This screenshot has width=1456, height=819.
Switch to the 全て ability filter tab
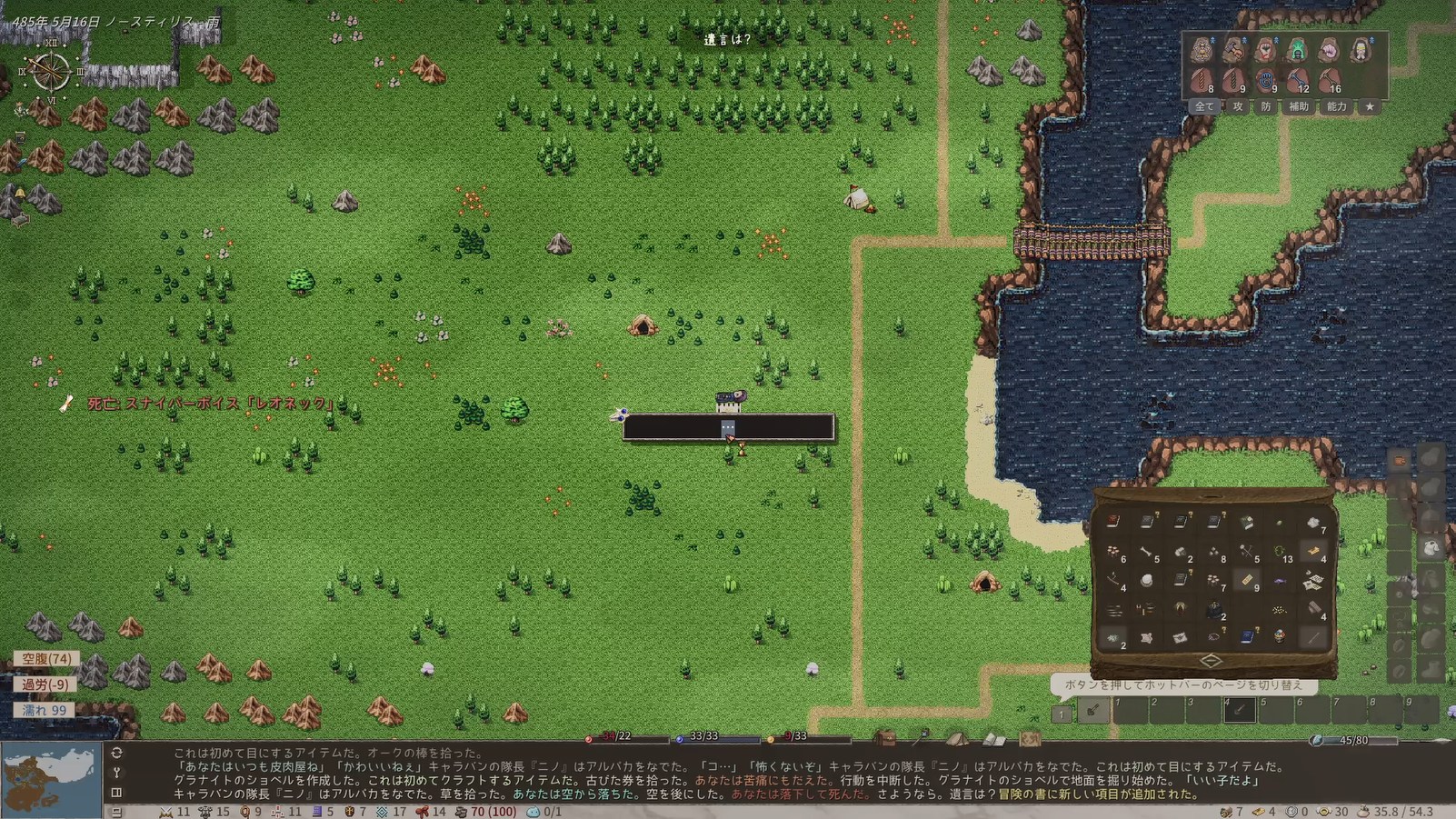point(1203,106)
